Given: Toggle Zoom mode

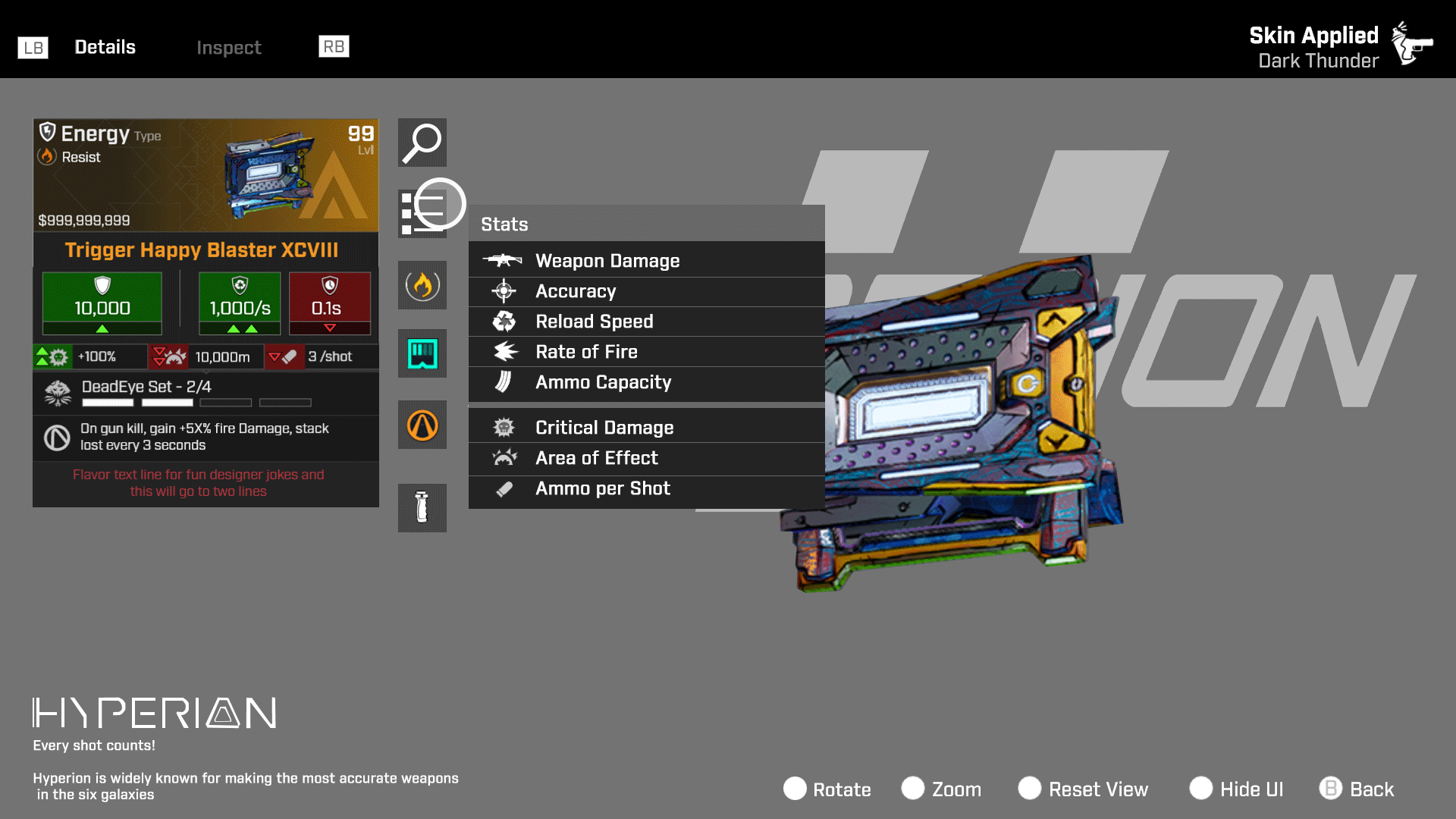Looking at the screenshot, I should (942, 789).
